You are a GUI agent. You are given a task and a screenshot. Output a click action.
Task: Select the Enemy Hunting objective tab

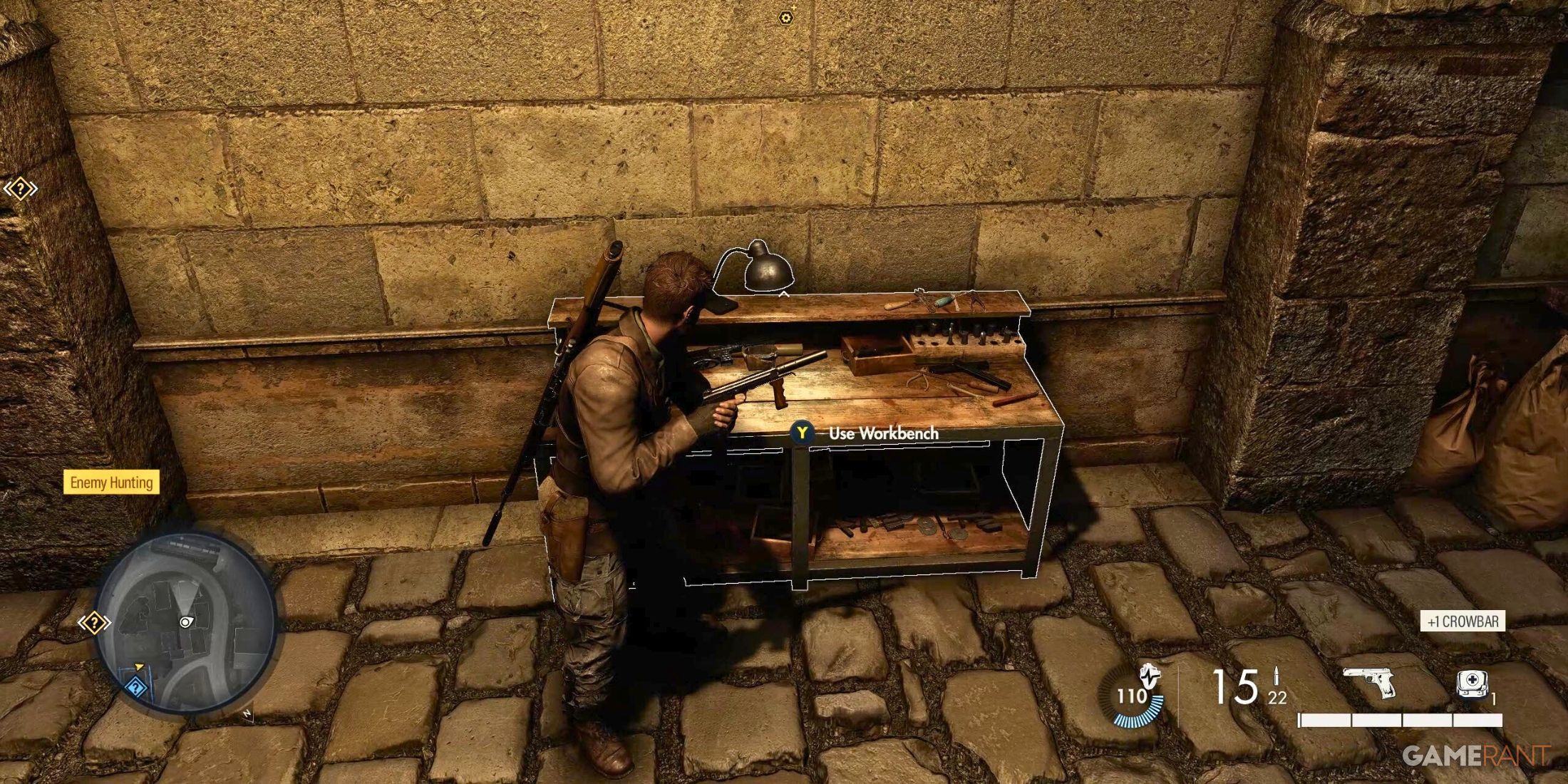112,483
